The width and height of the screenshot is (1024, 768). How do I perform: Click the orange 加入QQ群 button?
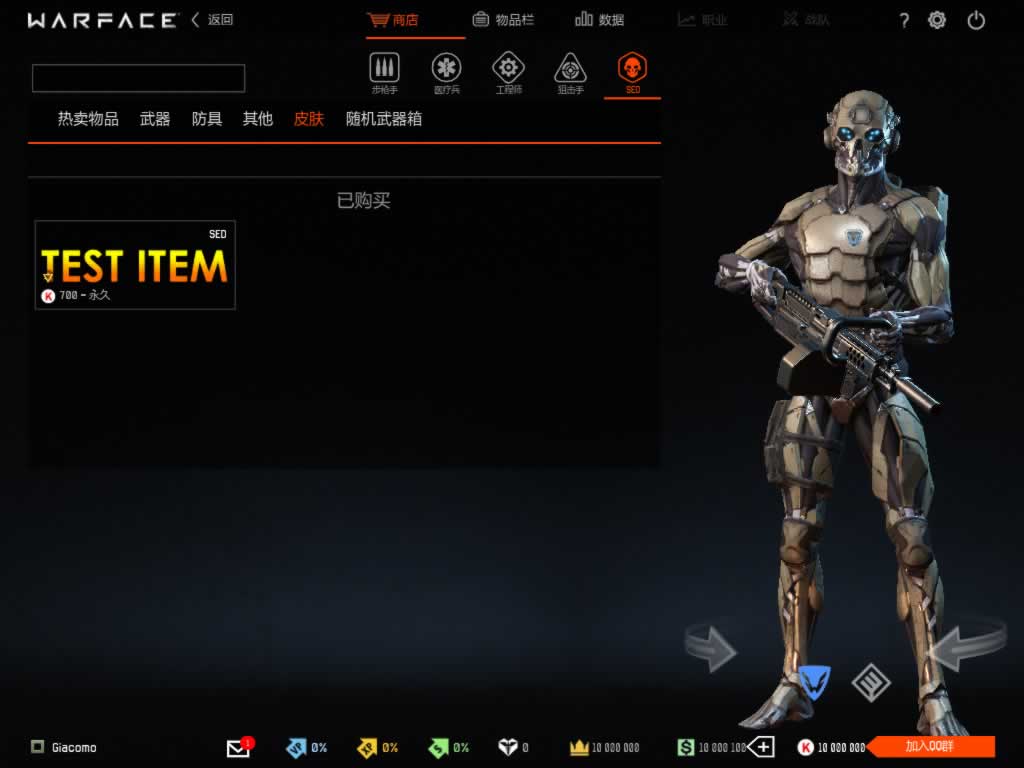click(930, 747)
